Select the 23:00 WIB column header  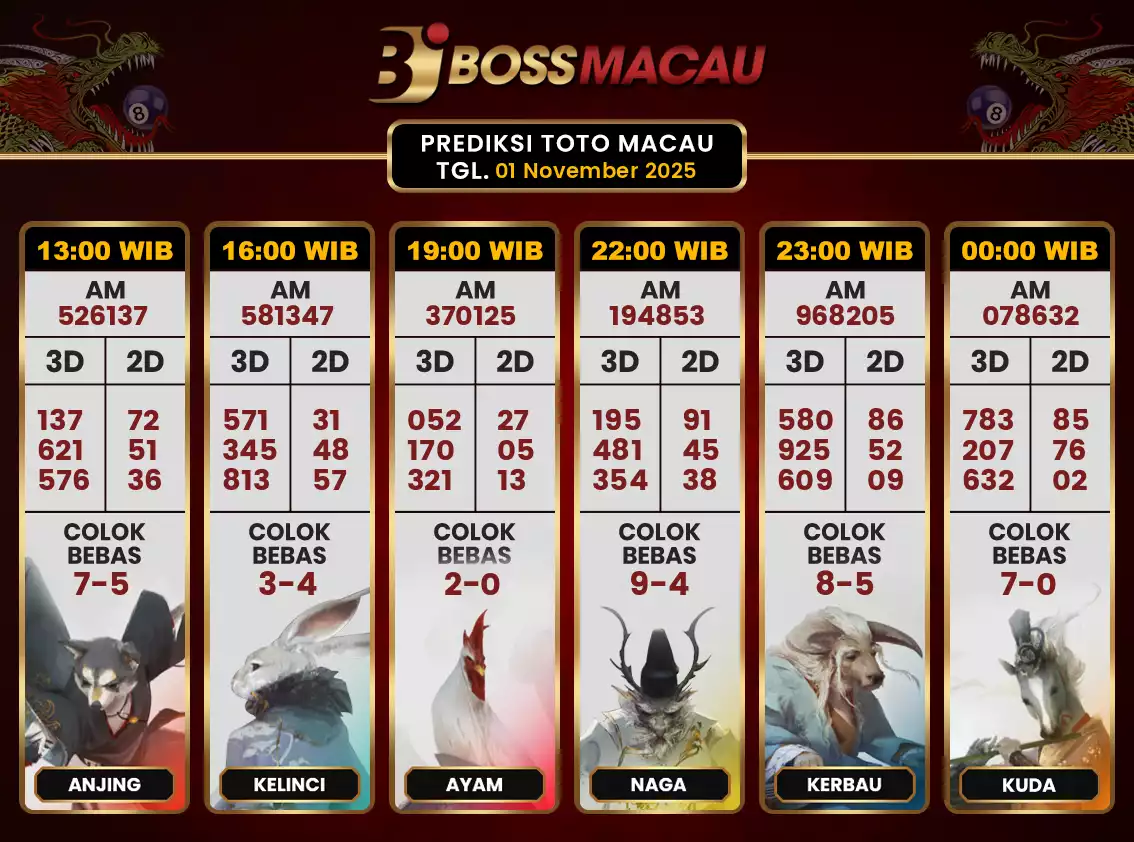click(845, 250)
